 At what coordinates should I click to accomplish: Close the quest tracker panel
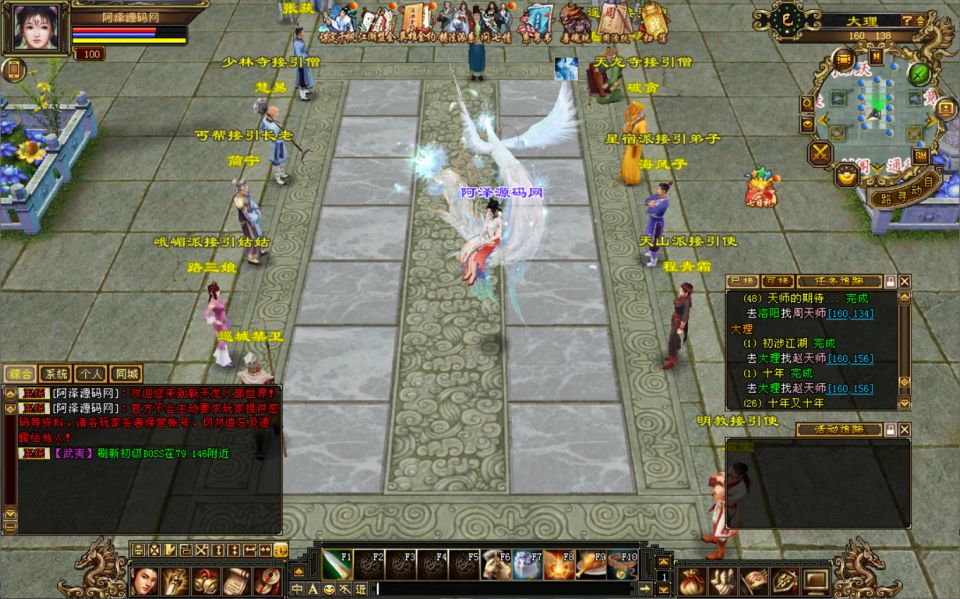coord(905,282)
